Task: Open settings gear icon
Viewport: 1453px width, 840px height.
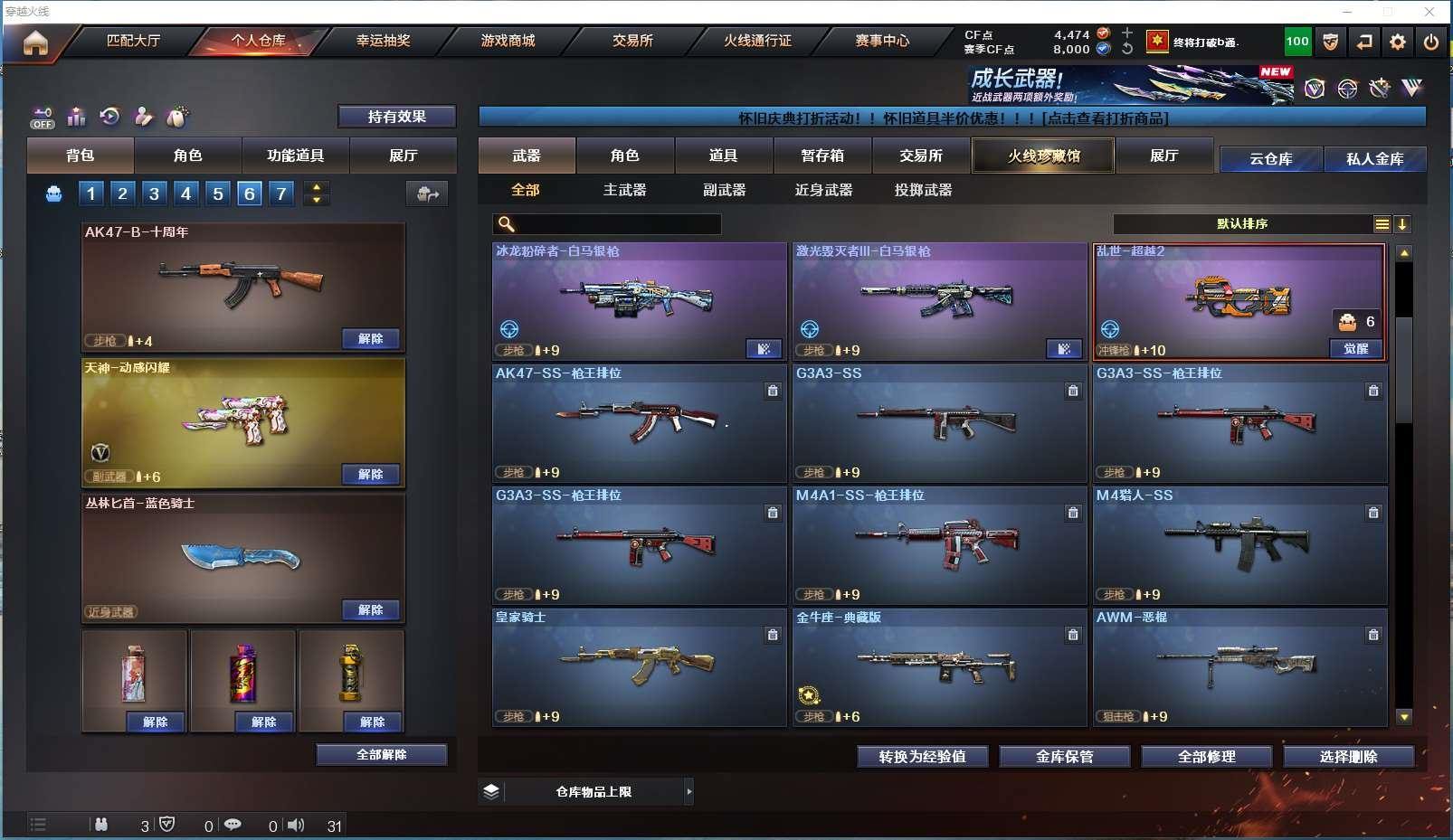Action: (x=1398, y=42)
